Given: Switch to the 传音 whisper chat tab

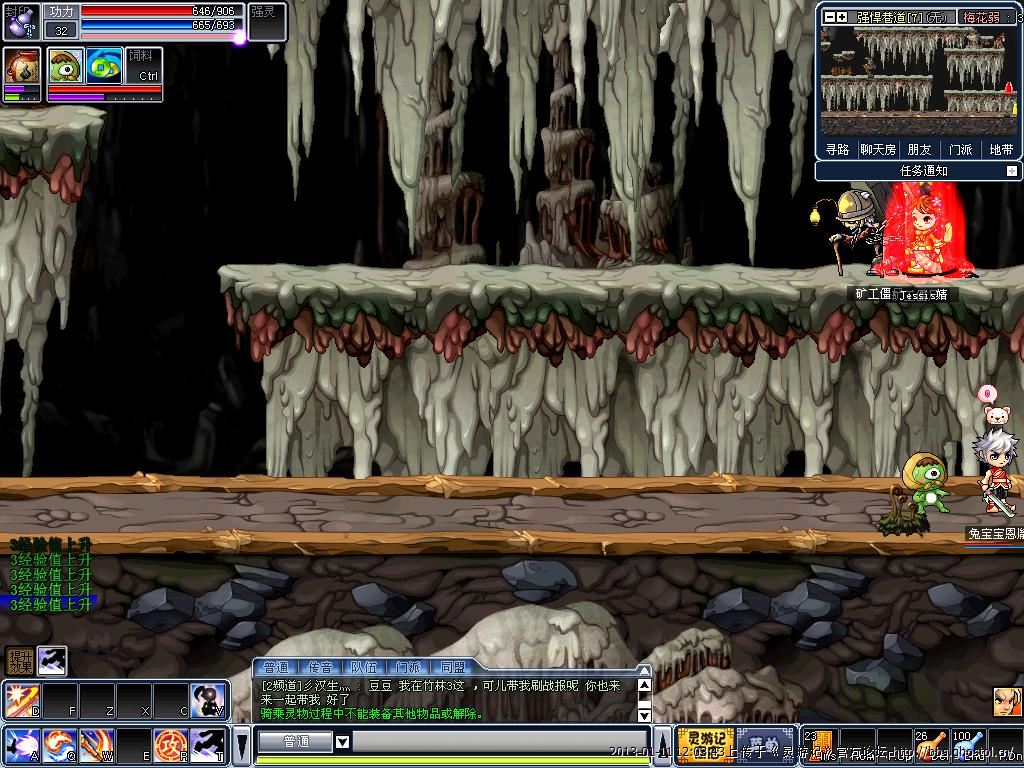Looking at the screenshot, I should point(319,667).
